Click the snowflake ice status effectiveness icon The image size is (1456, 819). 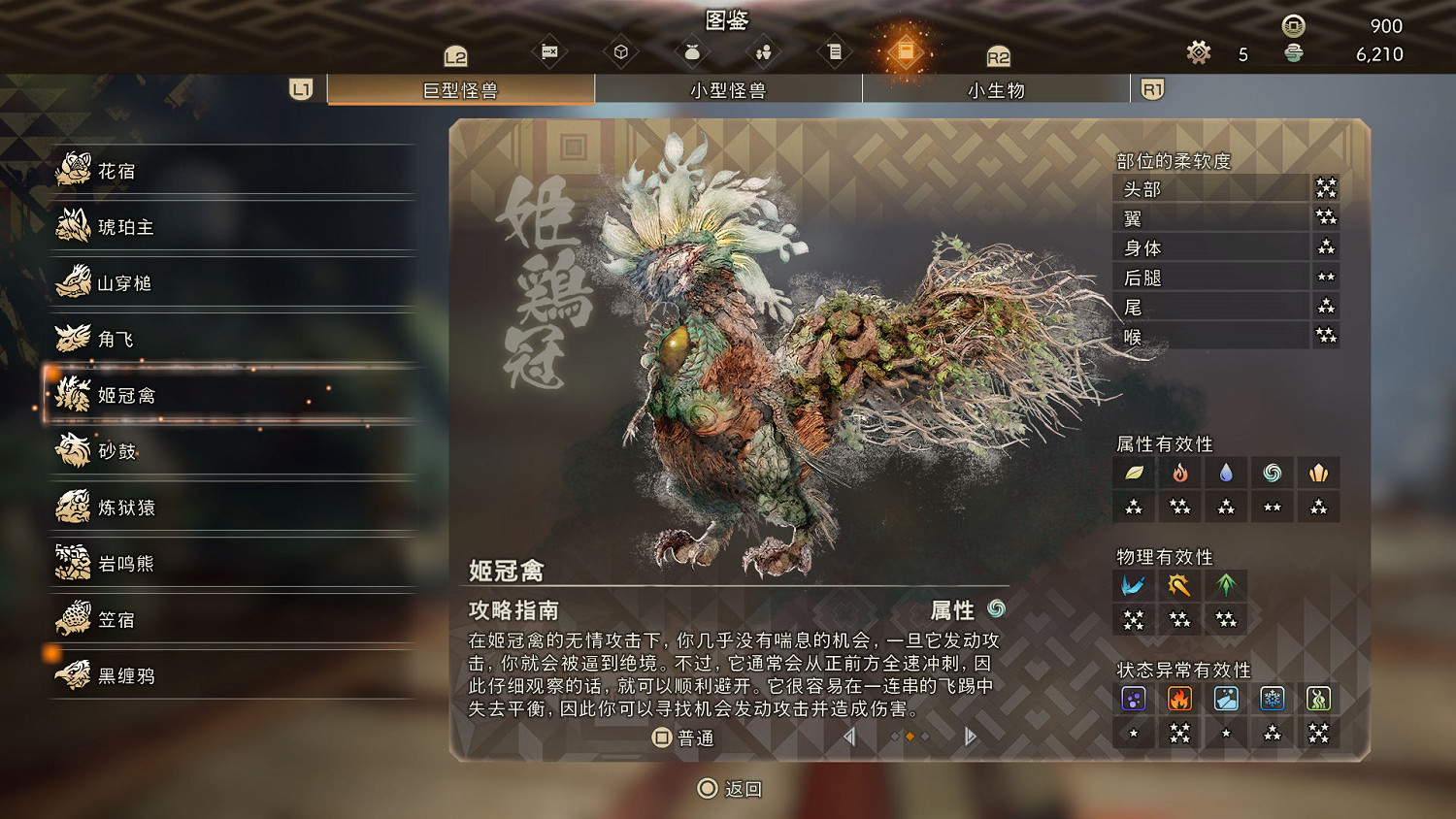[x=1272, y=698]
